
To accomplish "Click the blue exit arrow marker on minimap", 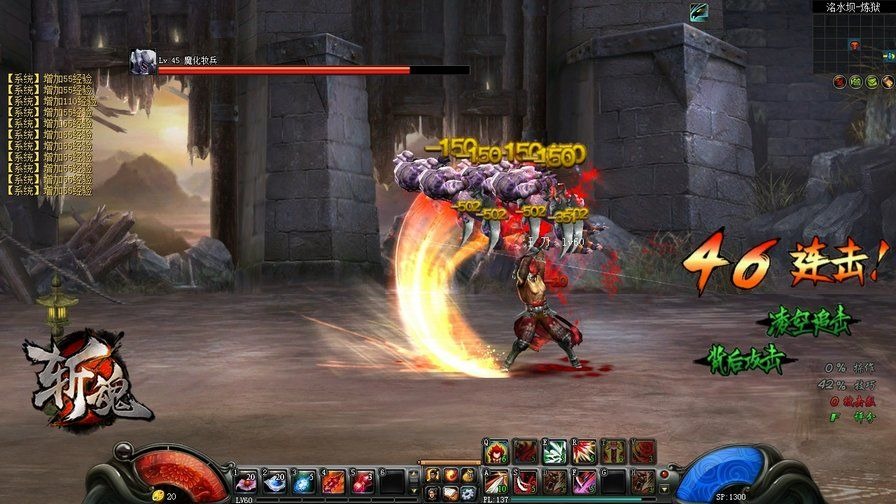I will click(x=888, y=56).
